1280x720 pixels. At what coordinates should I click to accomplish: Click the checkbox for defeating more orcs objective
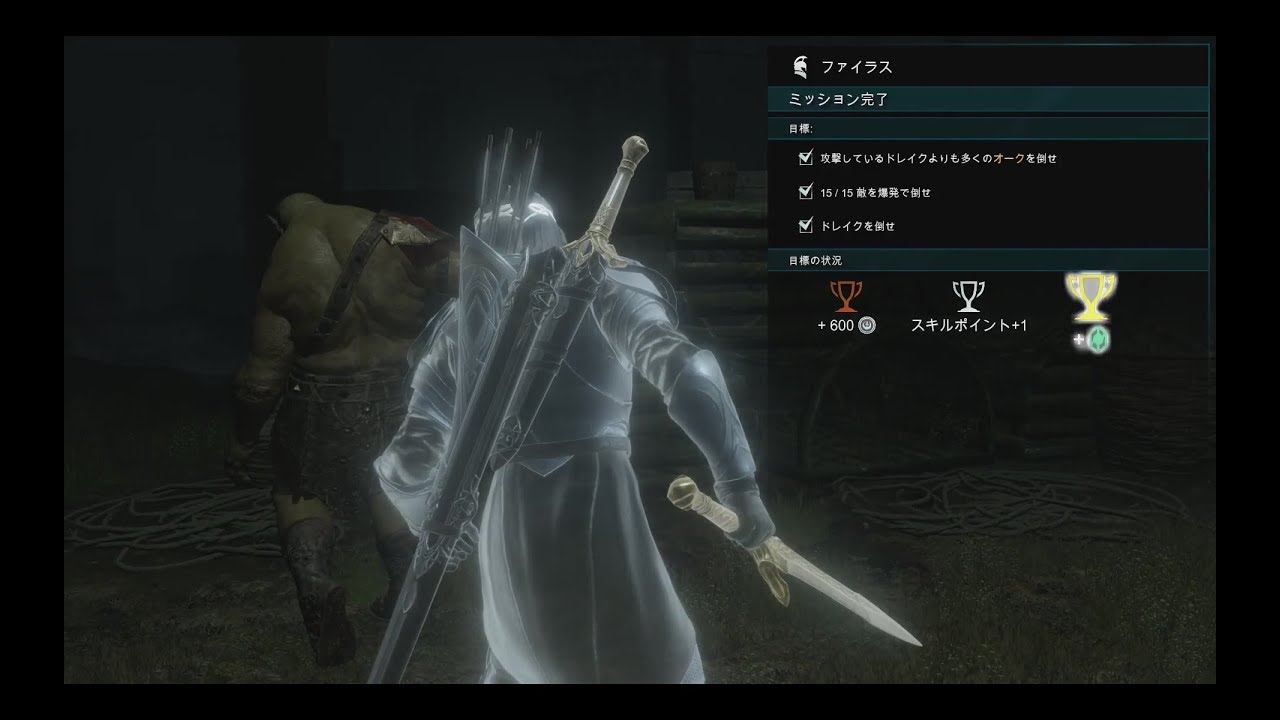pos(806,158)
